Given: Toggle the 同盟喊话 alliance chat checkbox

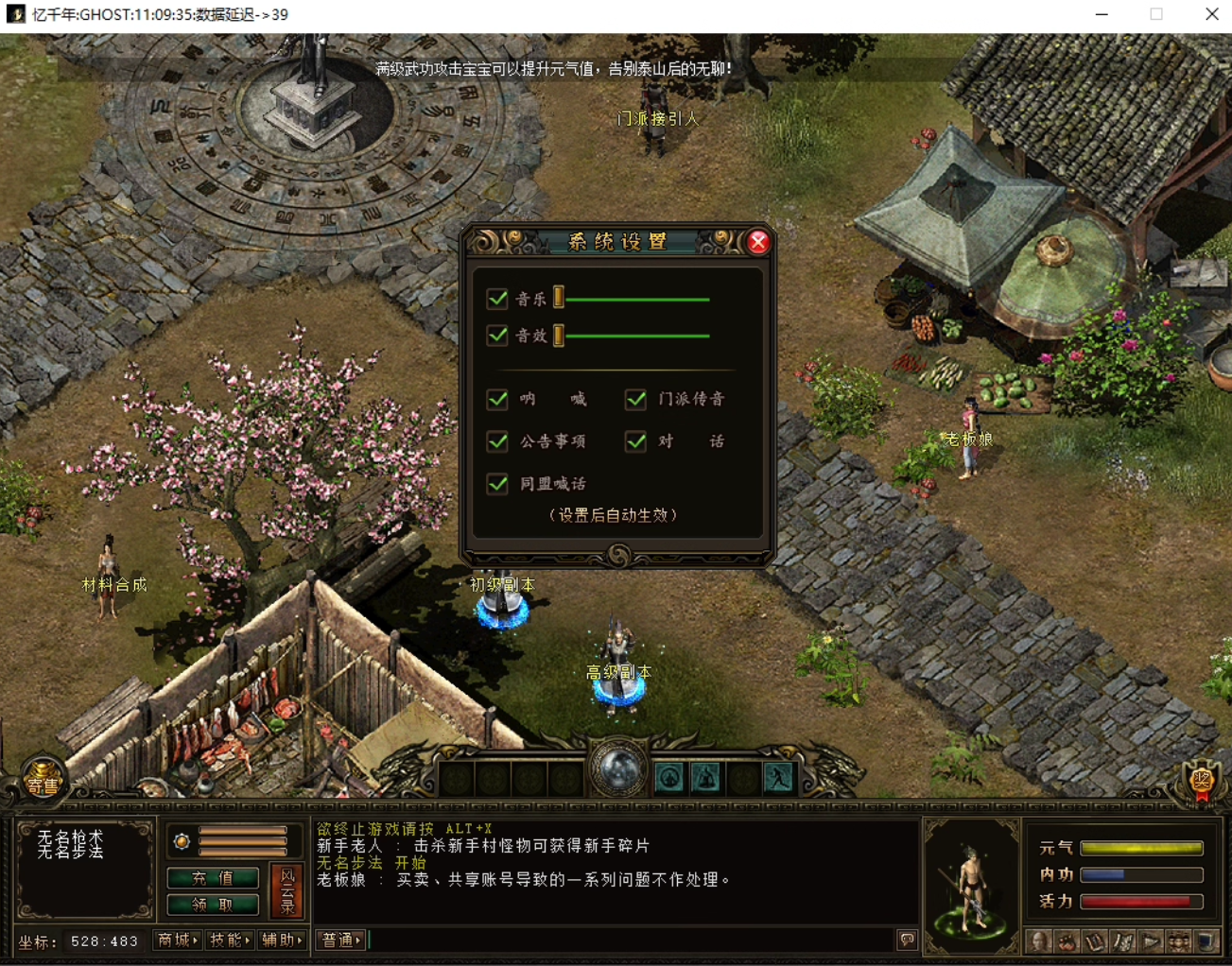Looking at the screenshot, I should [497, 484].
